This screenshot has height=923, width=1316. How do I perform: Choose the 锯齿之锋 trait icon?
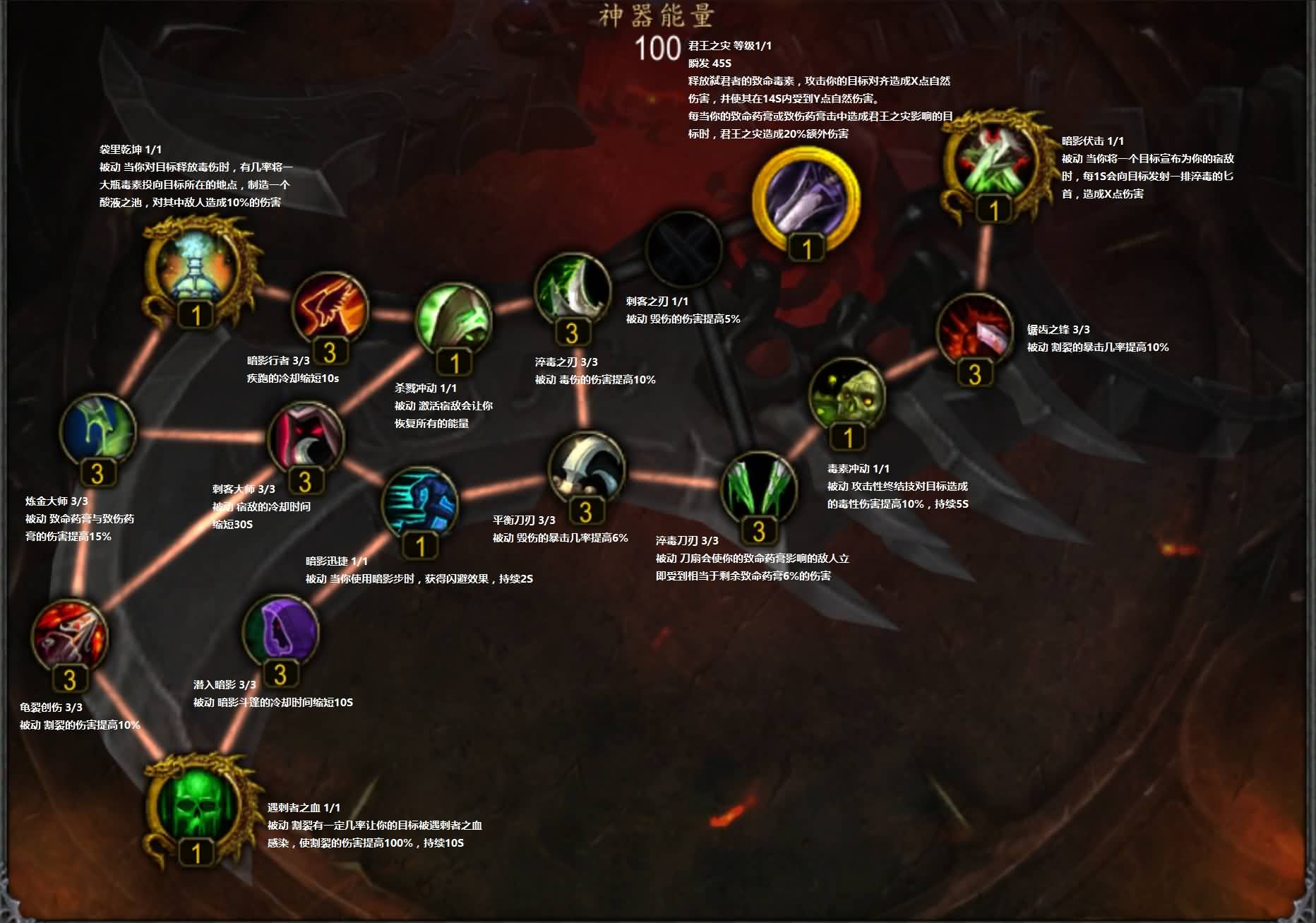pyautogui.click(x=974, y=331)
